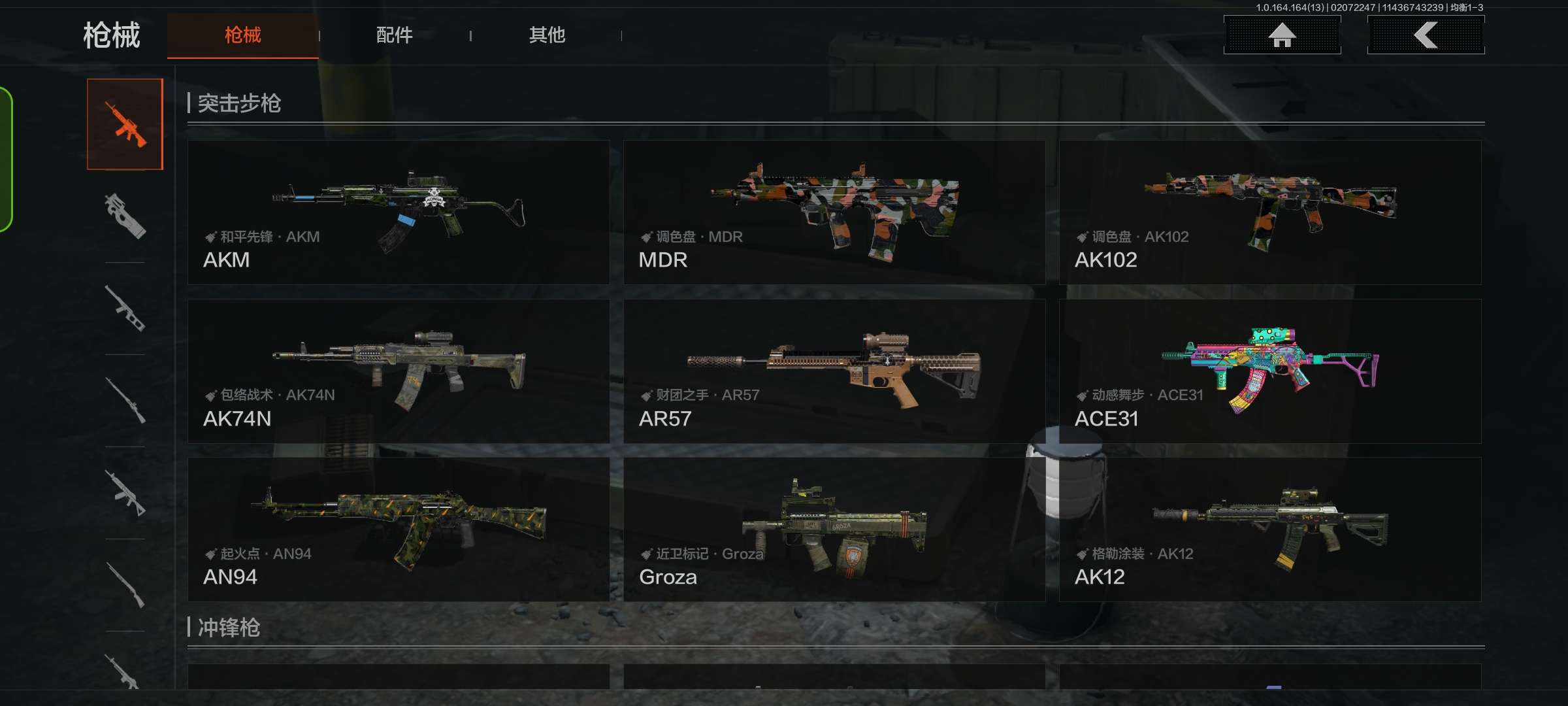Open the AN94 weapon card
This screenshot has height=706, width=1568.
click(x=399, y=529)
